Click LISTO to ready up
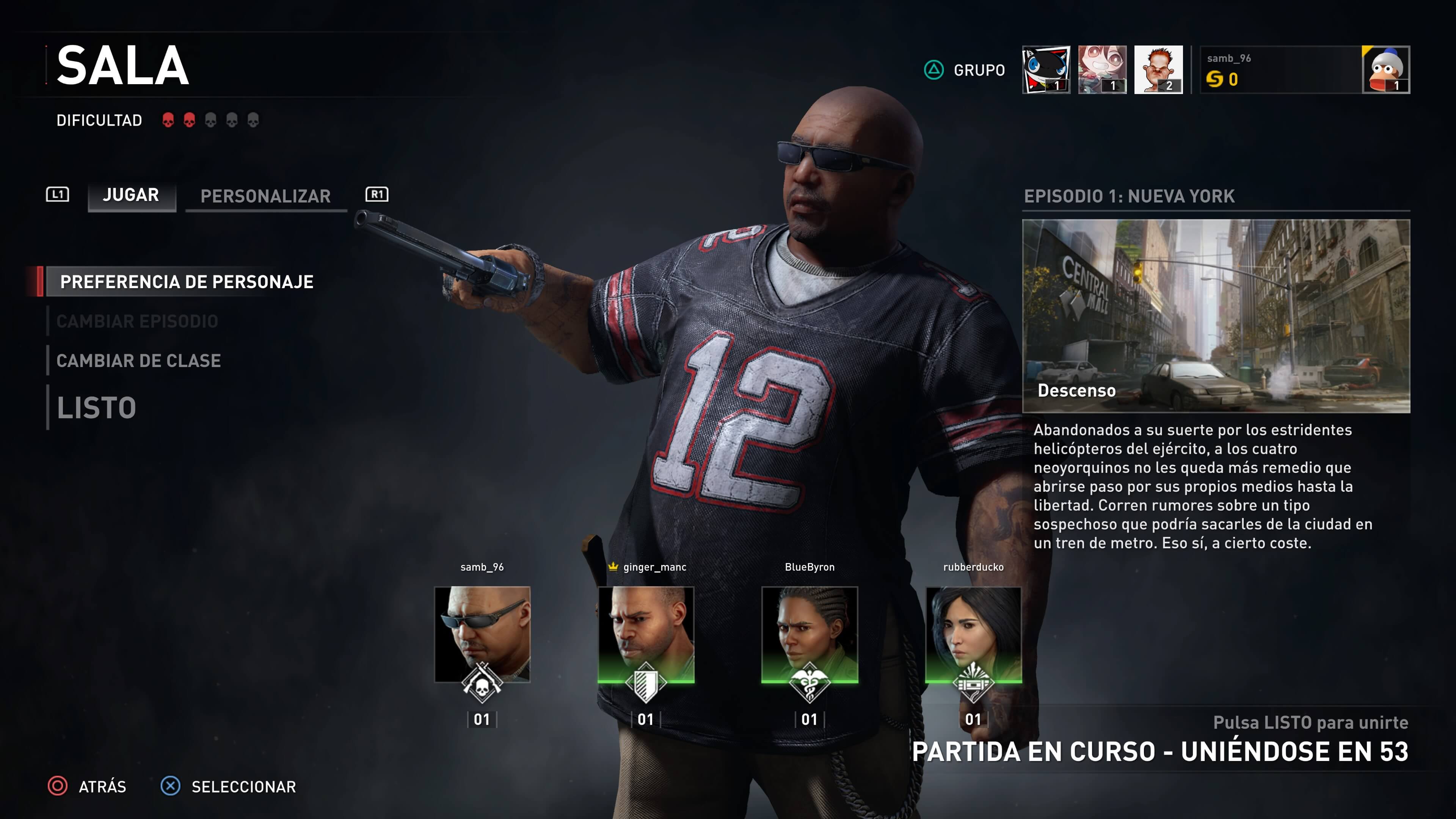Image resolution: width=1456 pixels, height=819 pixels. coord(97,408)
